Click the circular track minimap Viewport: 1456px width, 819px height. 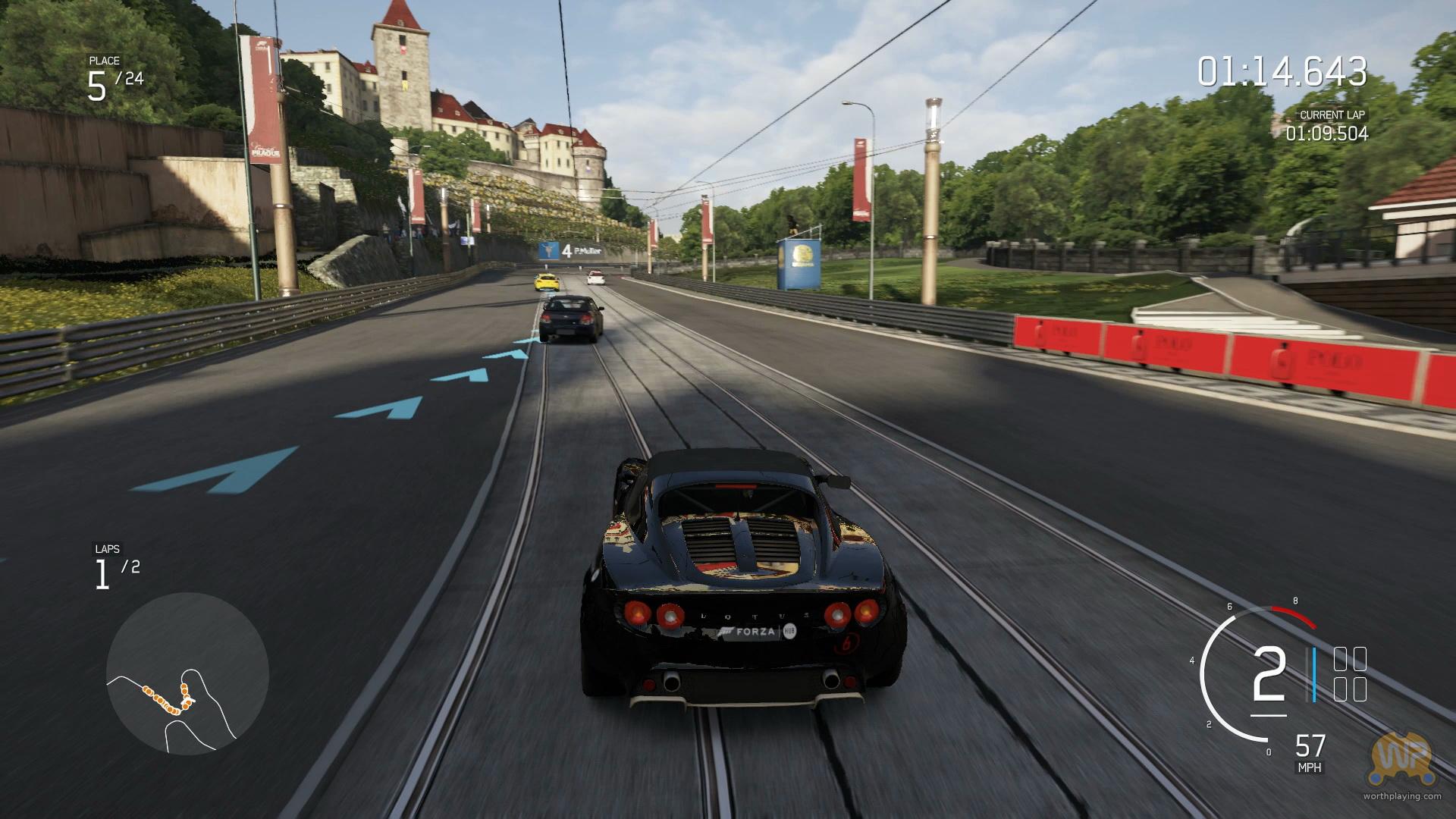tap(187, 673)
